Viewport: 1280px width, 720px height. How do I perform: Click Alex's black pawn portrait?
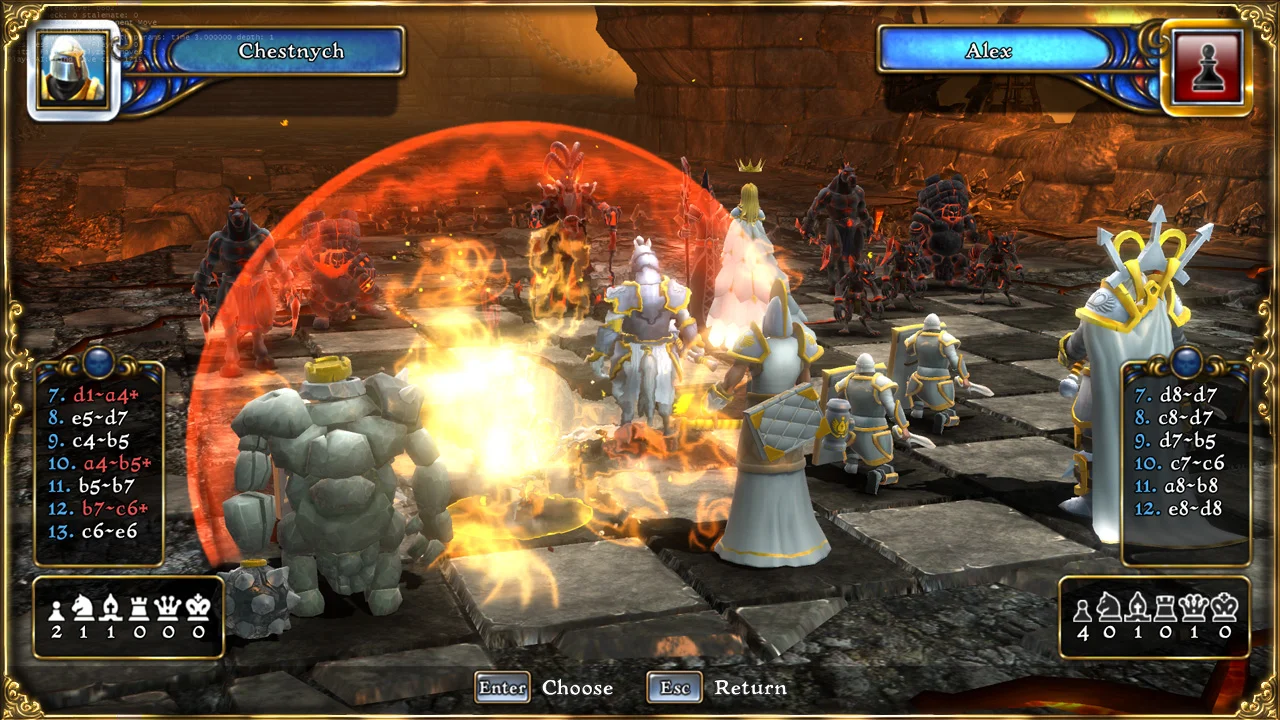click(1207, 67)
